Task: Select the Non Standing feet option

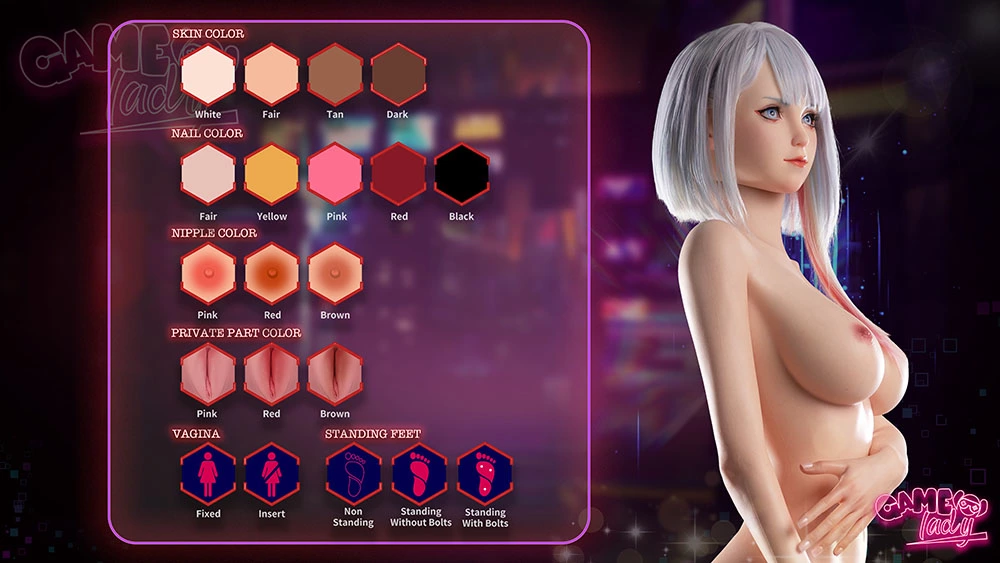Action: (353, 473)
